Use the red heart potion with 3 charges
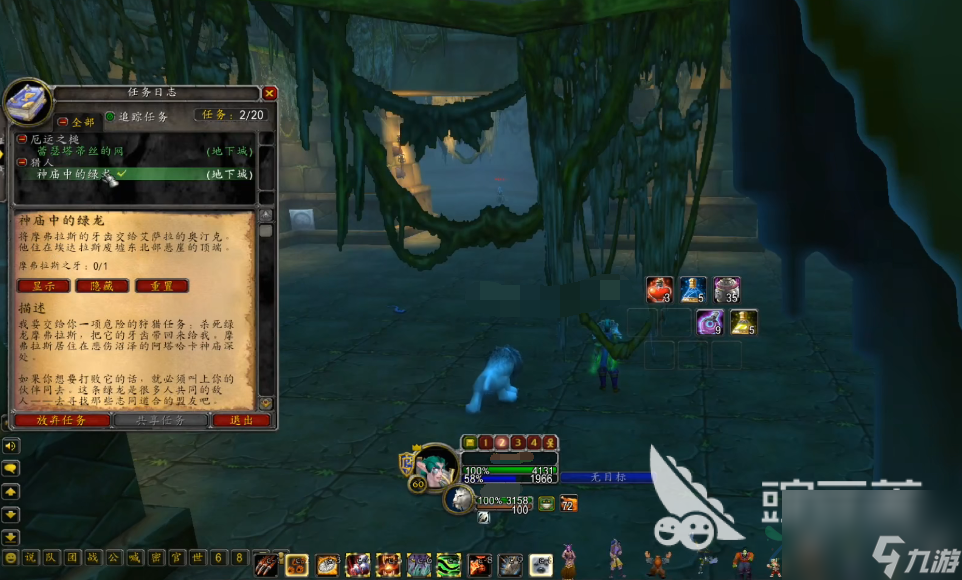The image size is (962, 580). pyautogui.click(x=658, y=289)
